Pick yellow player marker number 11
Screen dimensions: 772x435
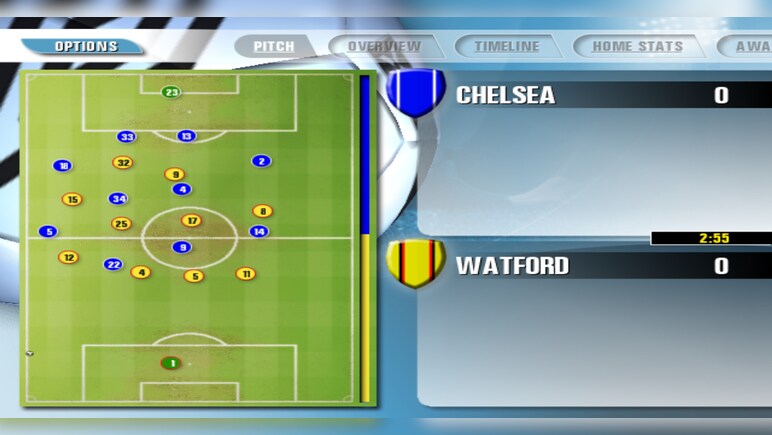click(245, 273)
